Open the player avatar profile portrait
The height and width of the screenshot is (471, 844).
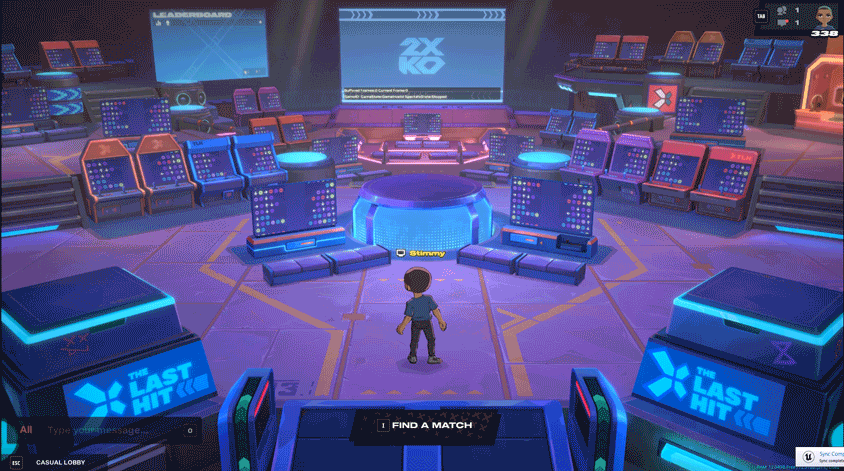click(x=825, y=16)
